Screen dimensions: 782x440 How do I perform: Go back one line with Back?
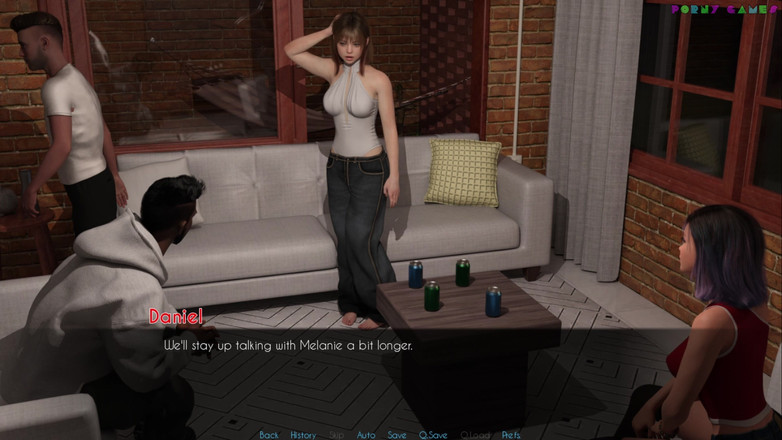(x=269, y=435)
